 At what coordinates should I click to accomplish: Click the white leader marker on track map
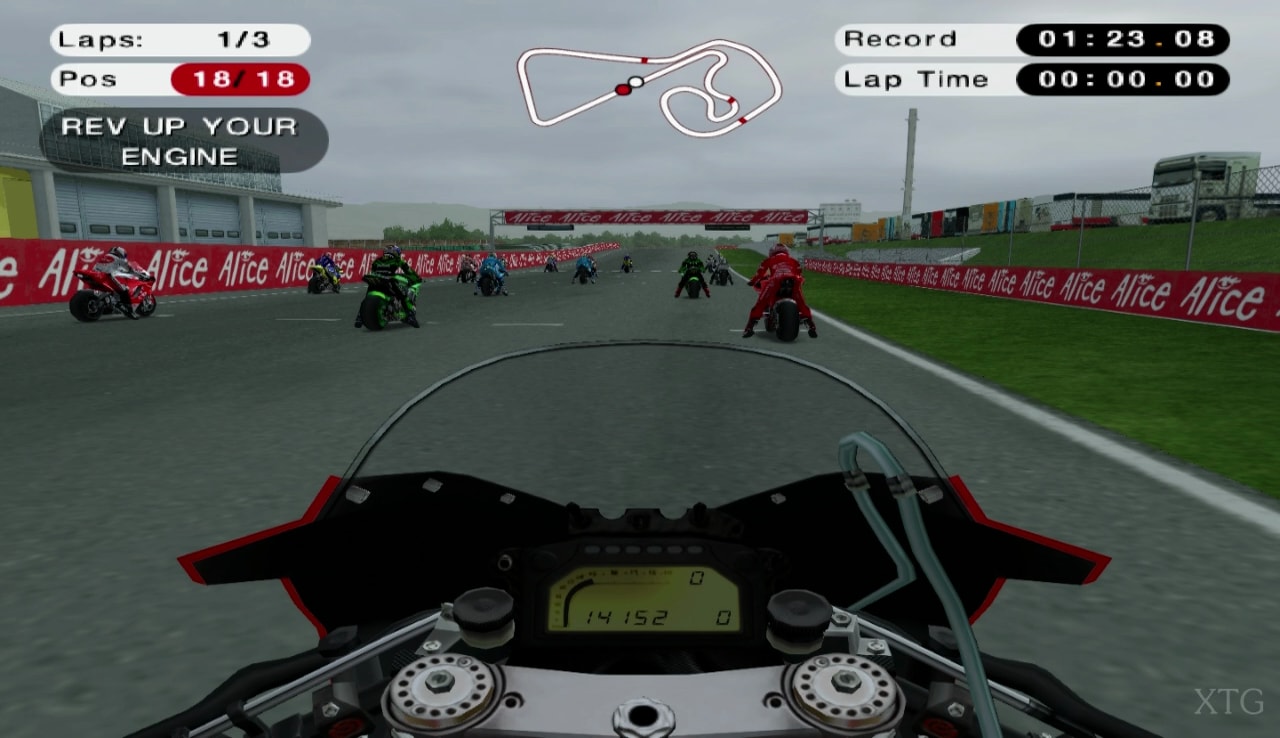tap(636, 82)
